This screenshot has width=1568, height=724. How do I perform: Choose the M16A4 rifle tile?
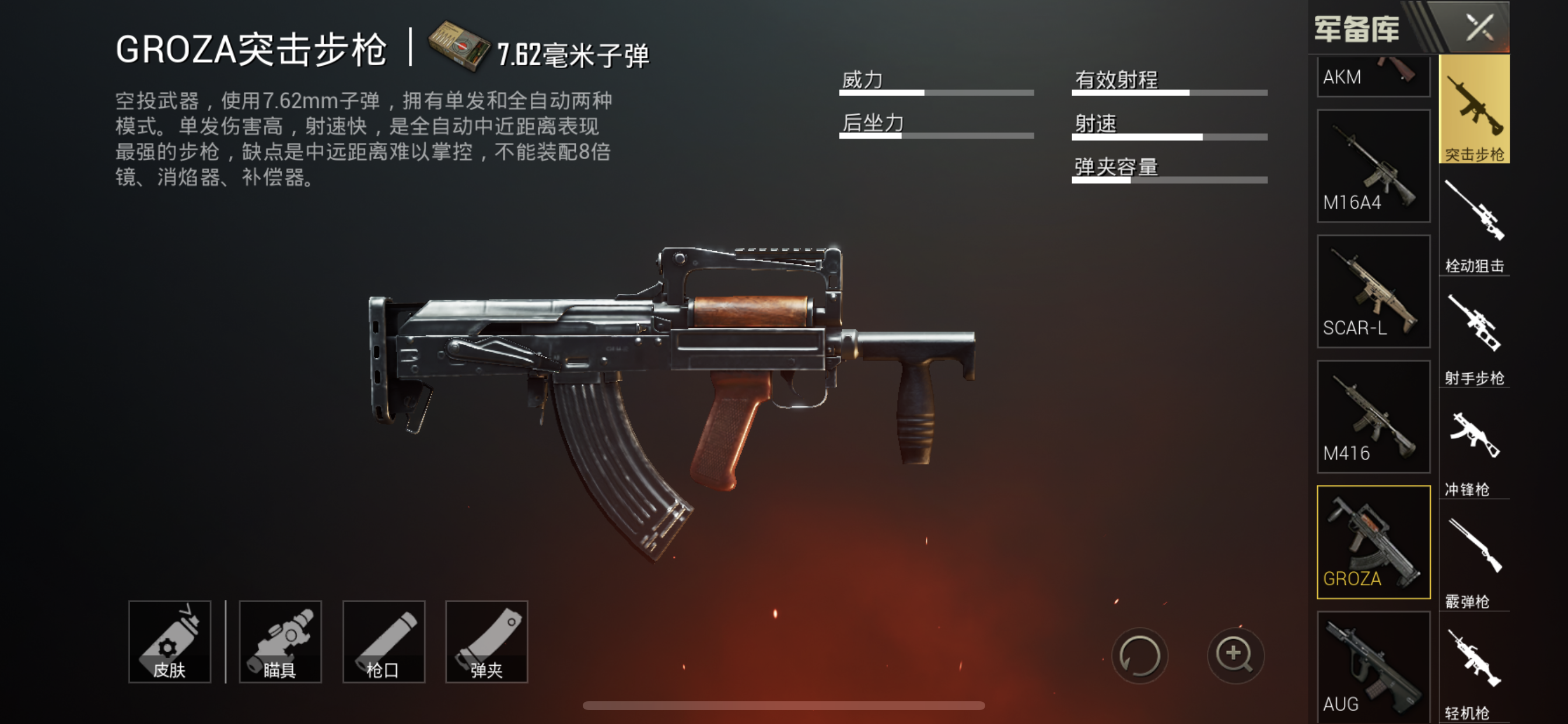click(1373, 166)
